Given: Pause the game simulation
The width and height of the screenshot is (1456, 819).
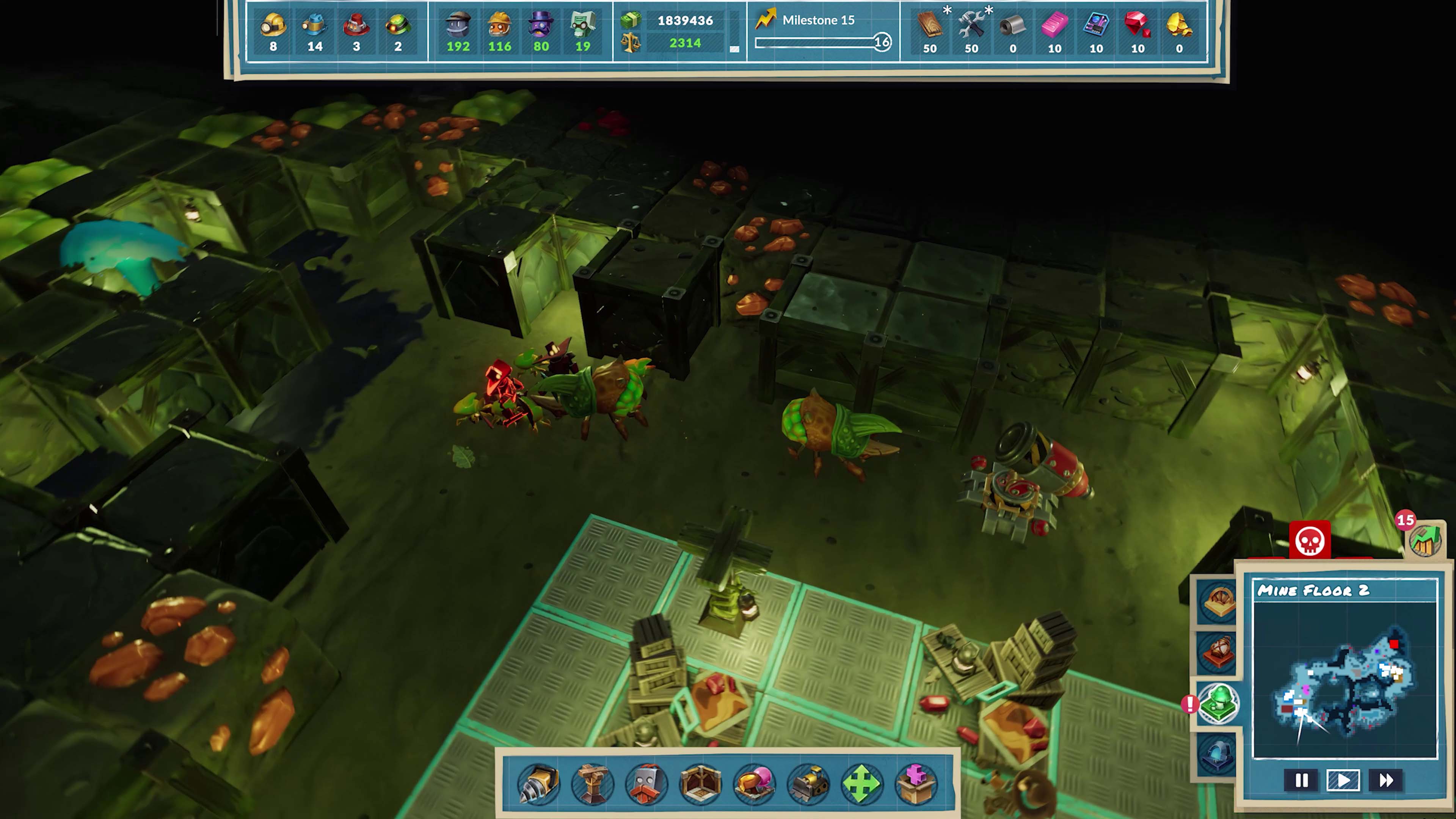Looking at the screenshot, I should 1302,780.
